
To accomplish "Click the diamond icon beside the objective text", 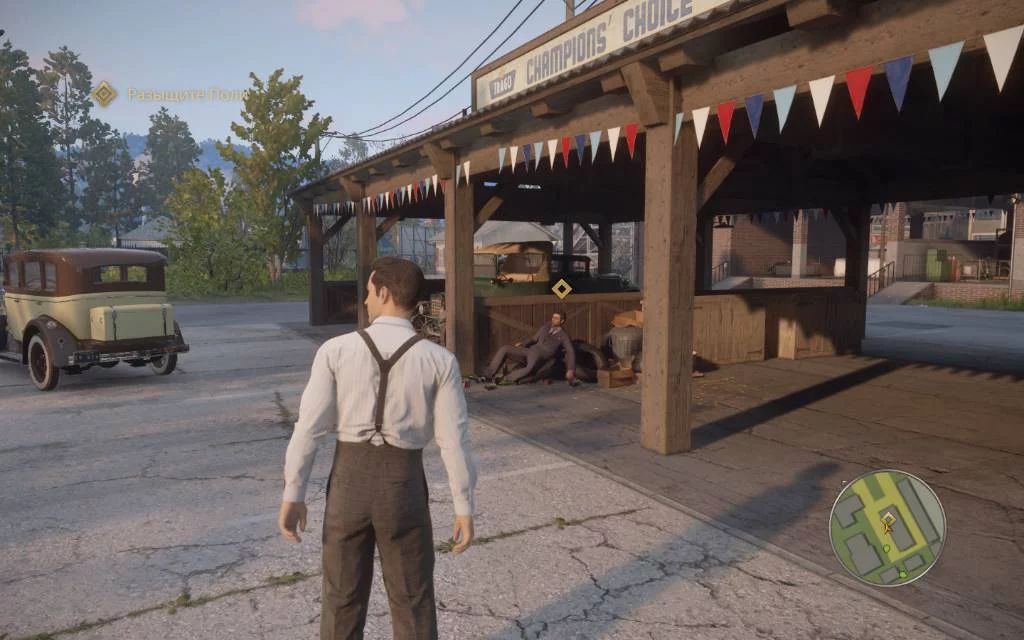I will 104,94.
